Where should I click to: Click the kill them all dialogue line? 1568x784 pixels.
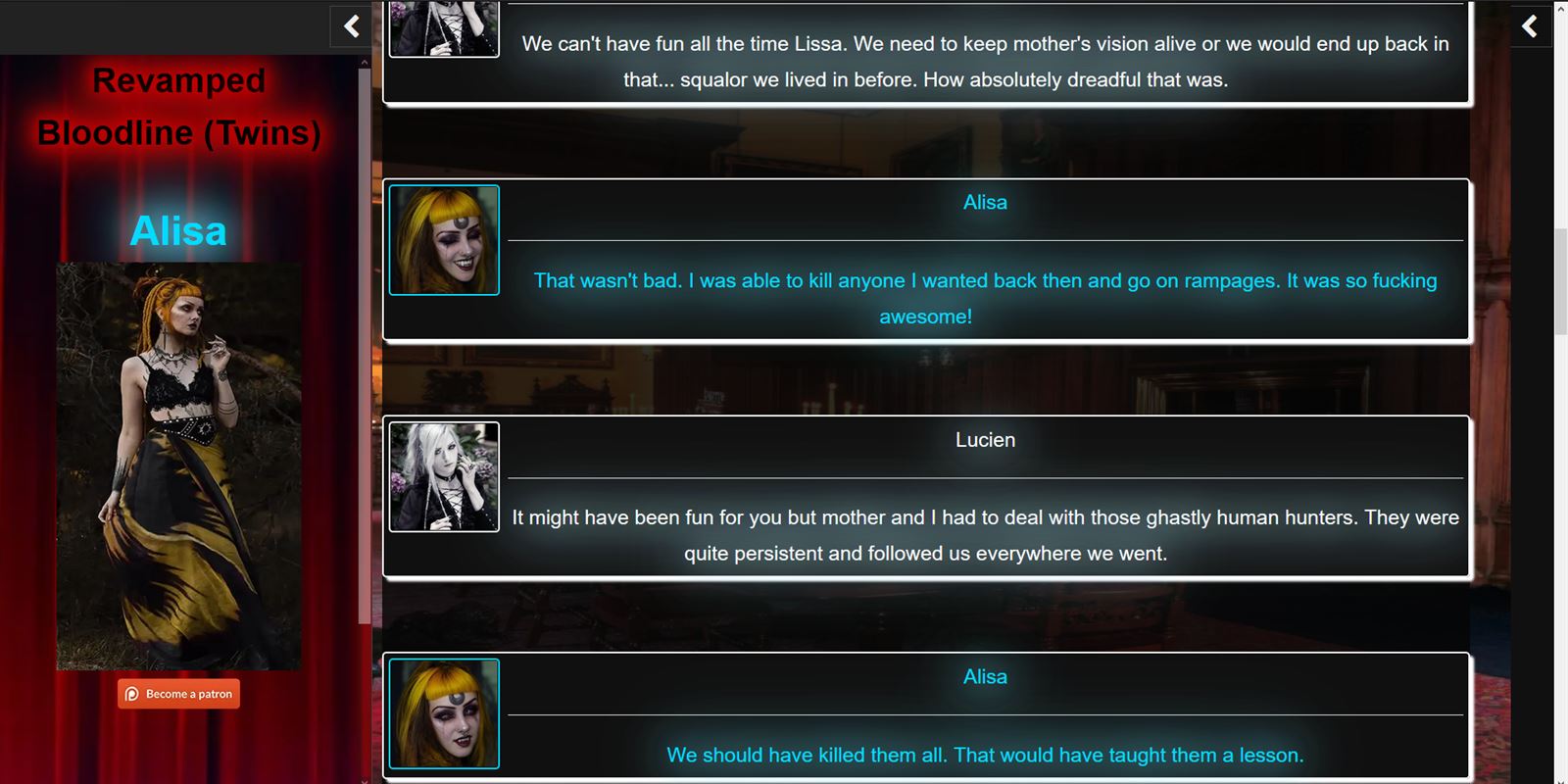point(985,755)
